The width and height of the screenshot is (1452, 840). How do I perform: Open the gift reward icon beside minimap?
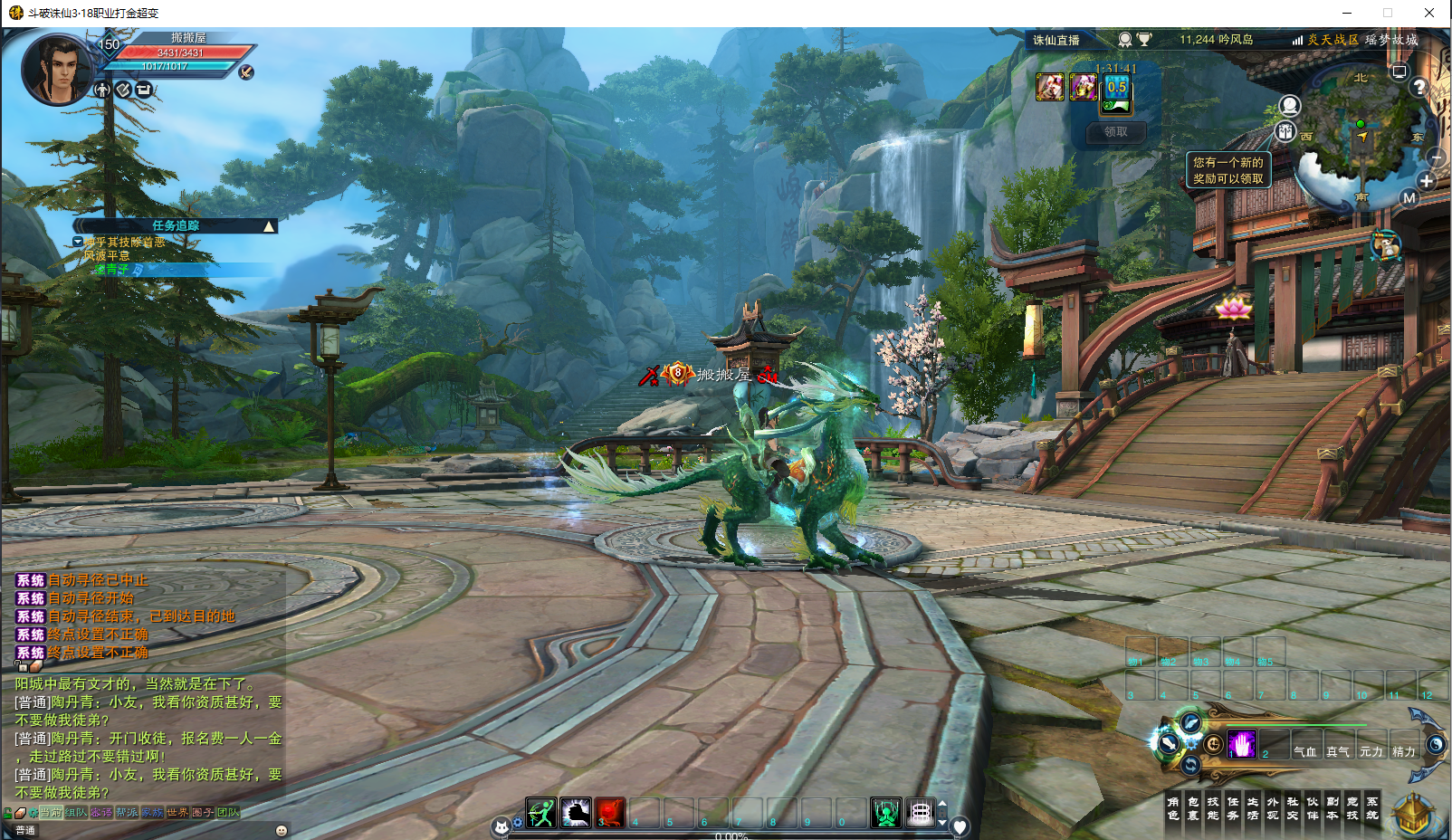pos(1285,132)
